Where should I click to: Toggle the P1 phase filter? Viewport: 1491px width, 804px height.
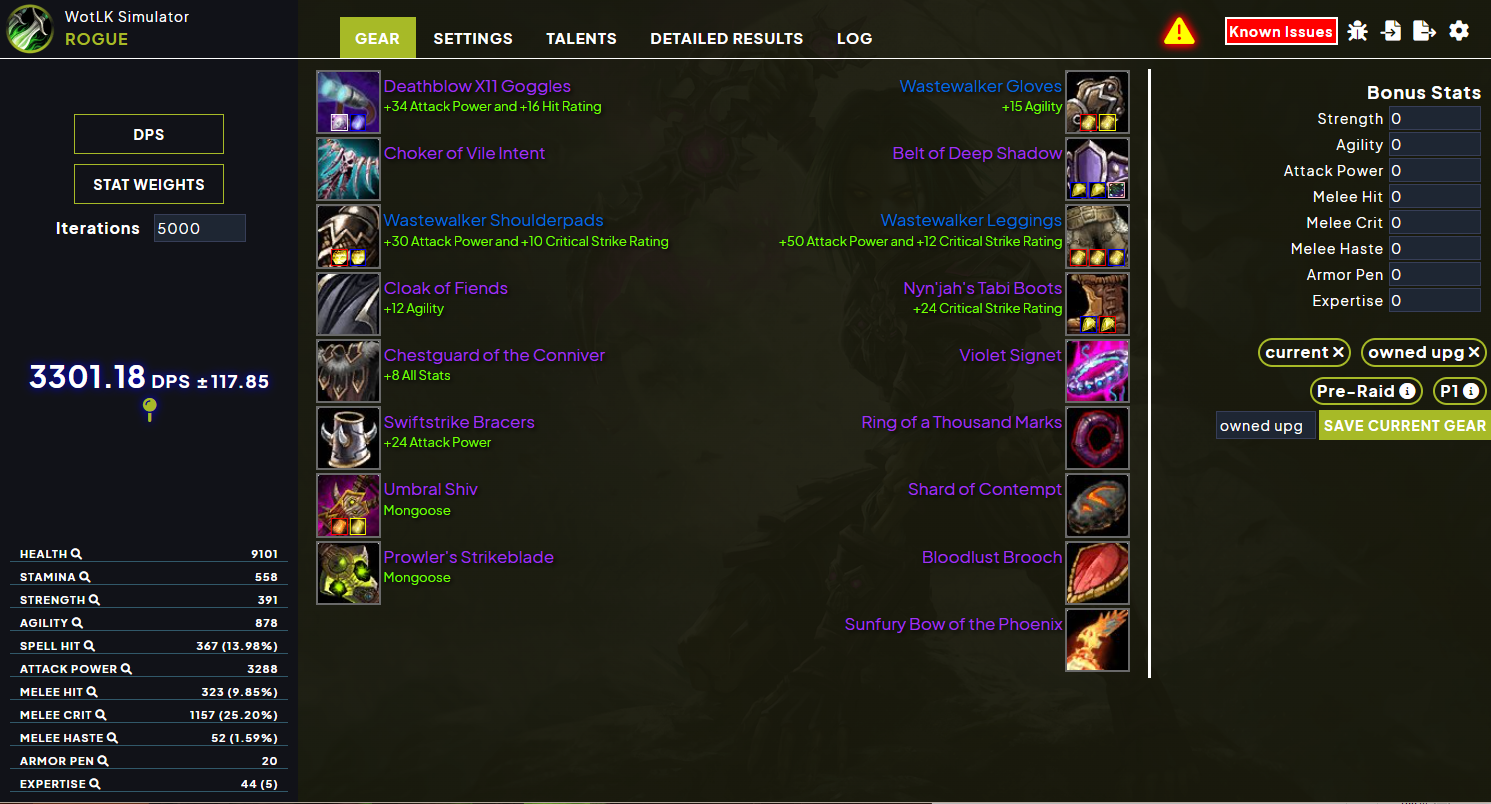pos(1459,391)
